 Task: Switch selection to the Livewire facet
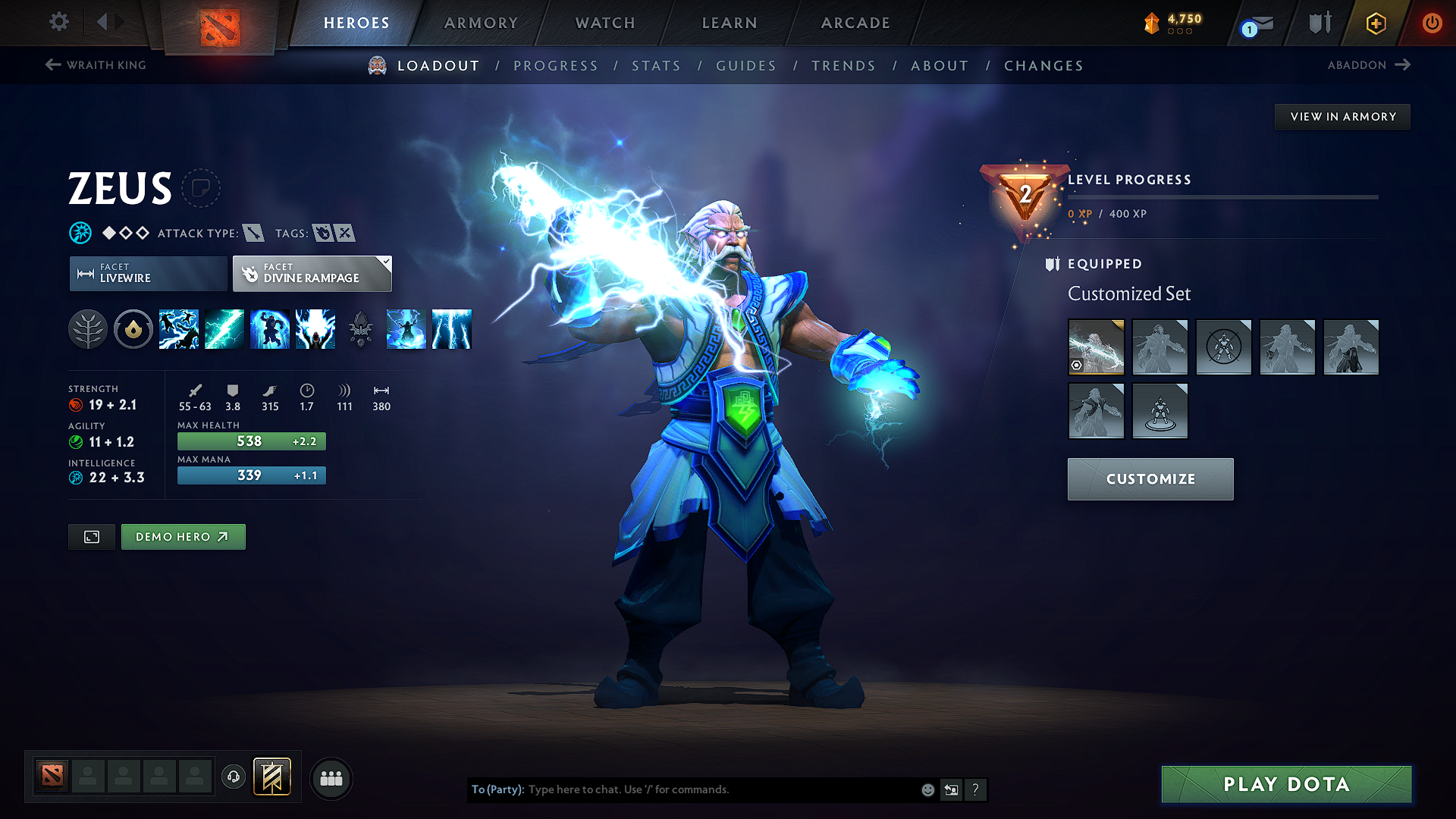[147, 273]
